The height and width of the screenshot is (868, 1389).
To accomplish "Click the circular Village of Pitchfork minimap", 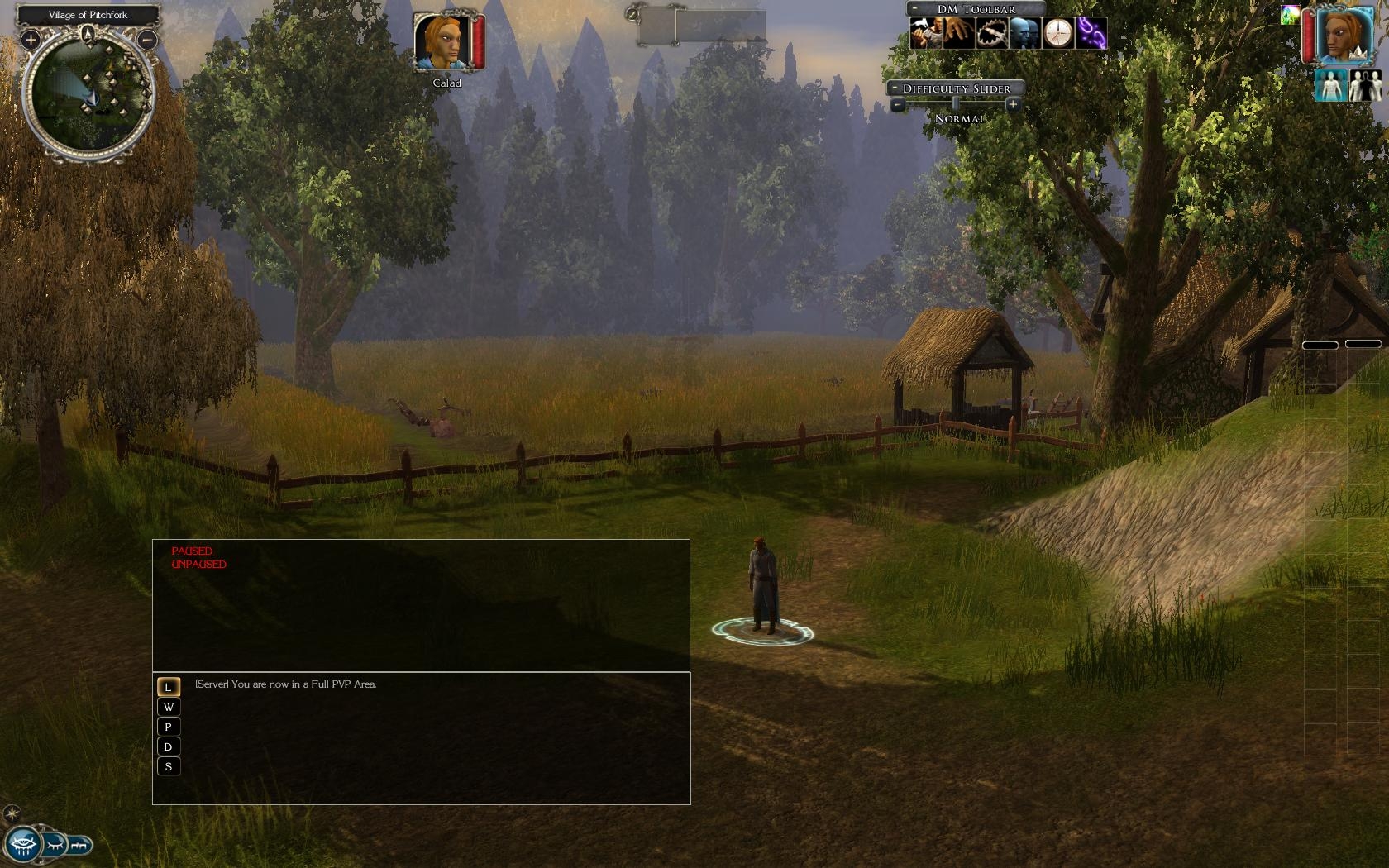I will pos(88,93).
